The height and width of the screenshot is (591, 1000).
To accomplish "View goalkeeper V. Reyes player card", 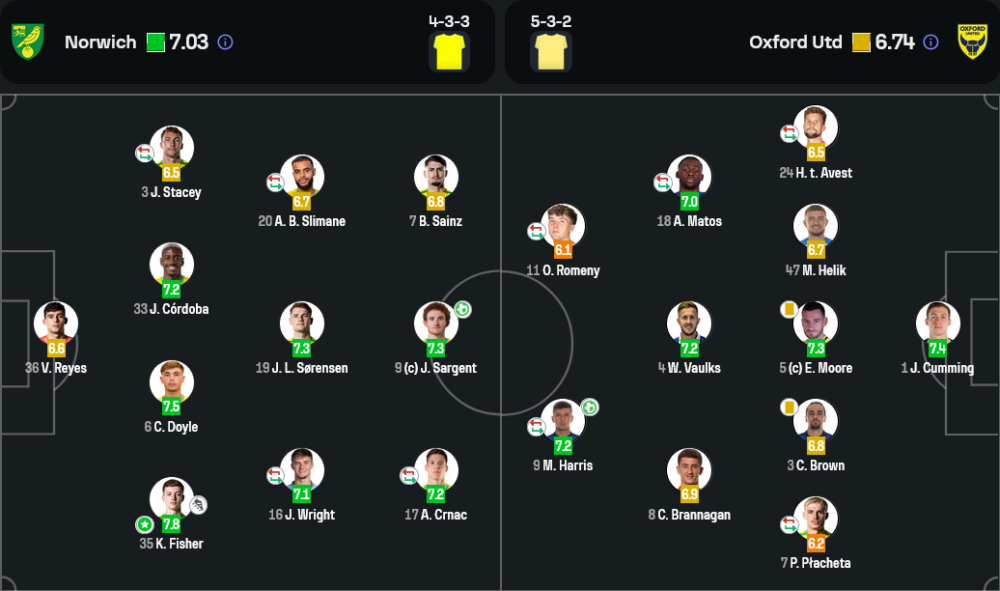I will point(56,324).
